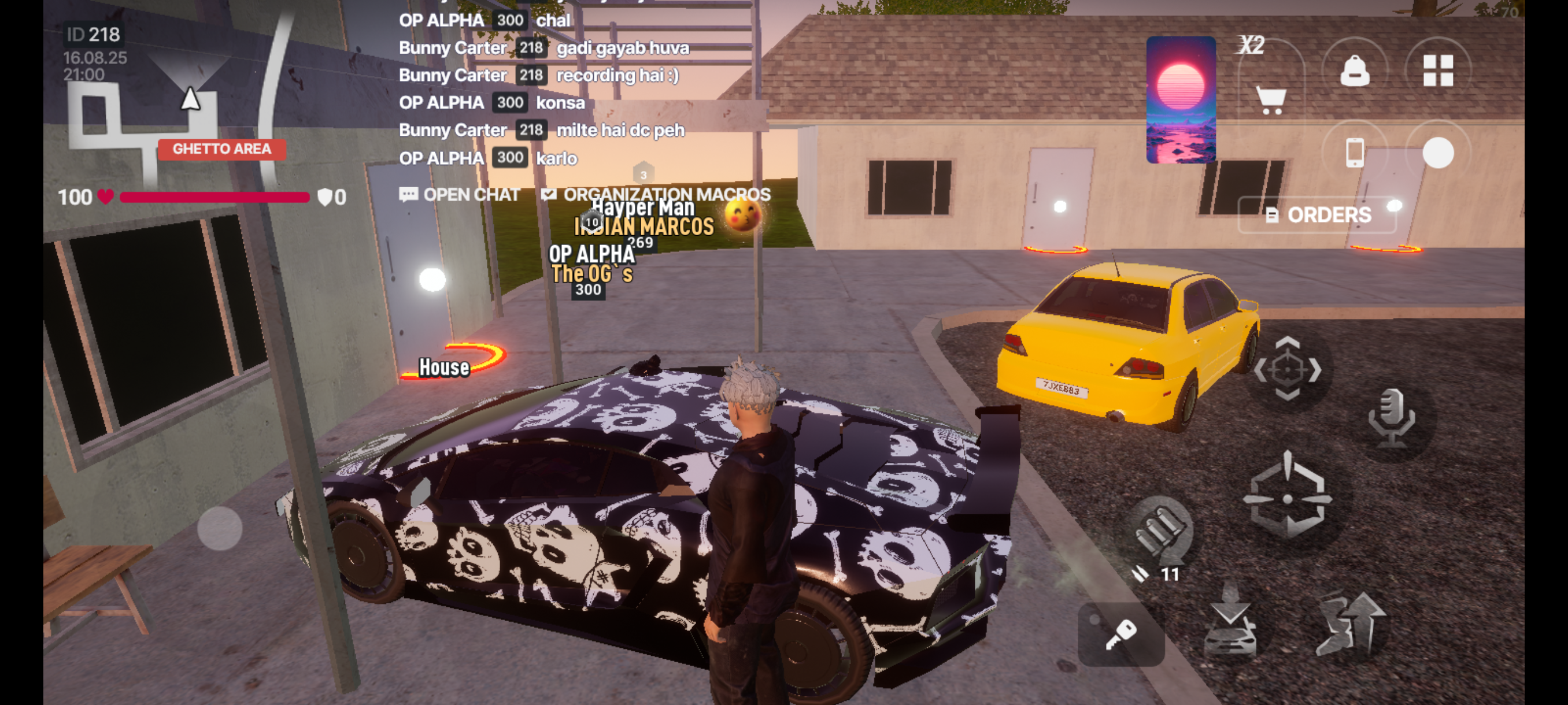The width and height of the screenshot is (1568, 705).
Task: Toggle the voice chat microphone
Action: click(x=1391, y=418)
